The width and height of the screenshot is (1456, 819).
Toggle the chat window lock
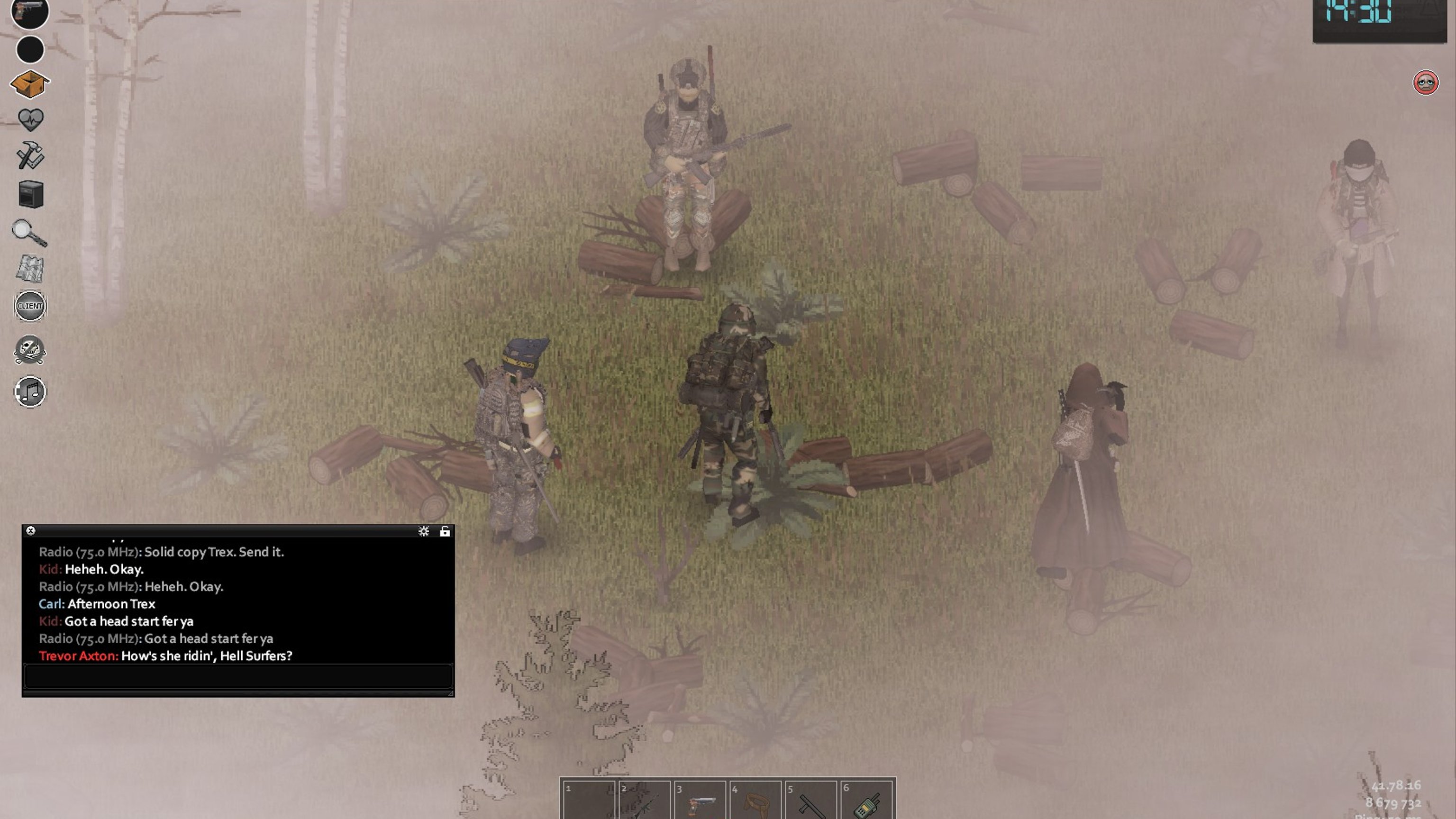tap(445, 531)
